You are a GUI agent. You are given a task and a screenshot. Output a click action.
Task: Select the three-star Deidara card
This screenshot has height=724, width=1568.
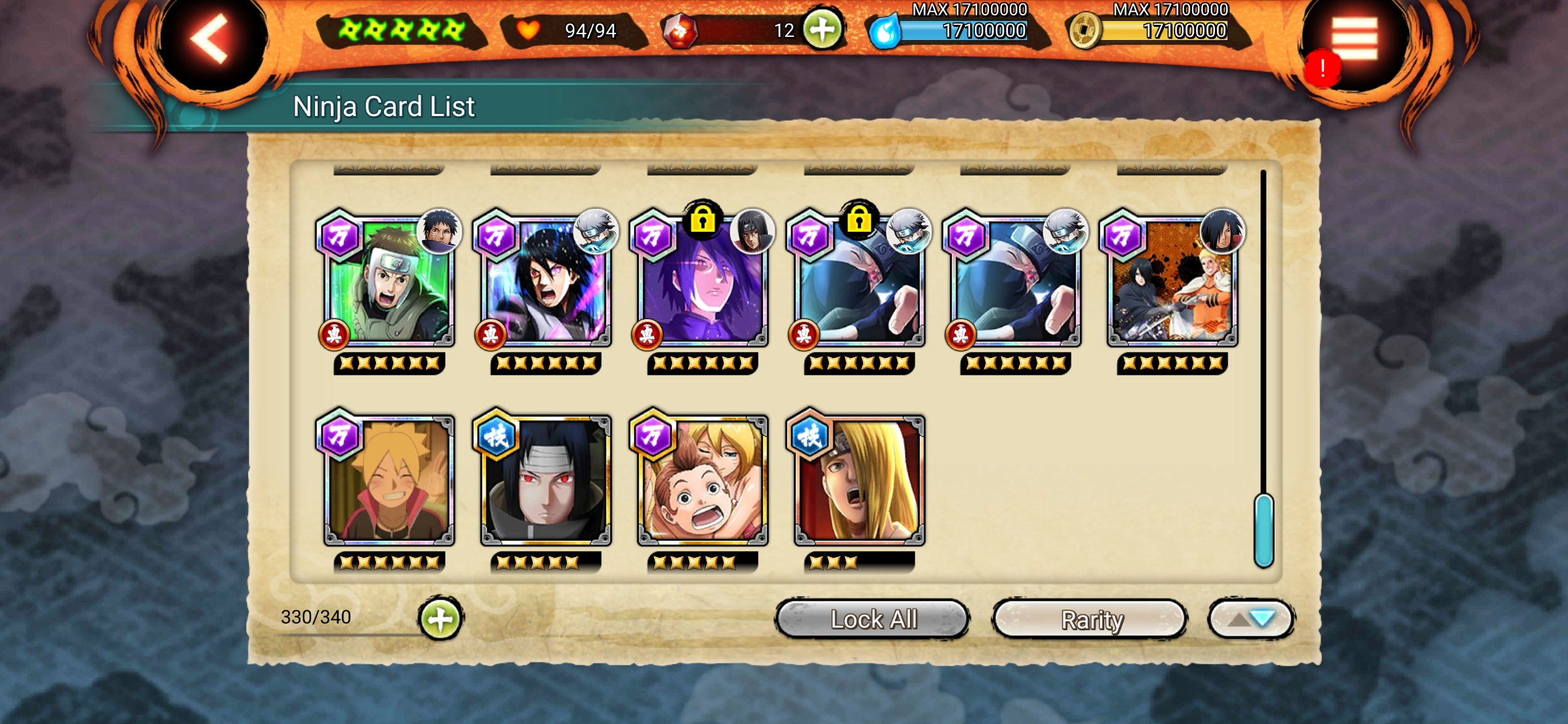[859, 480]
